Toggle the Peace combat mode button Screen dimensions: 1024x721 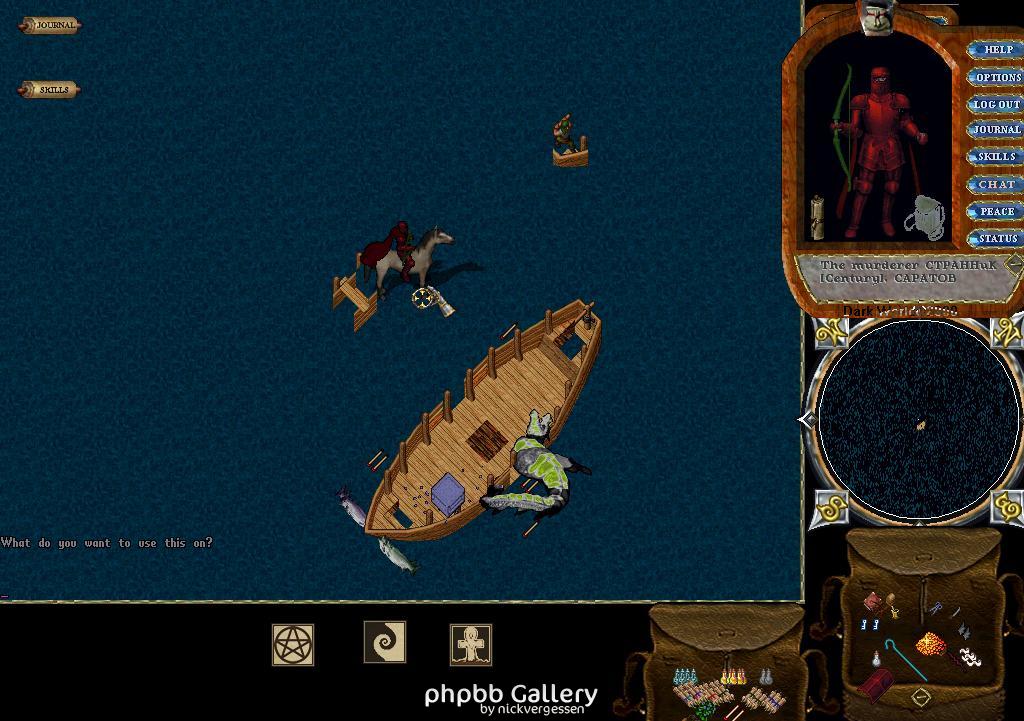pos(996,211)
